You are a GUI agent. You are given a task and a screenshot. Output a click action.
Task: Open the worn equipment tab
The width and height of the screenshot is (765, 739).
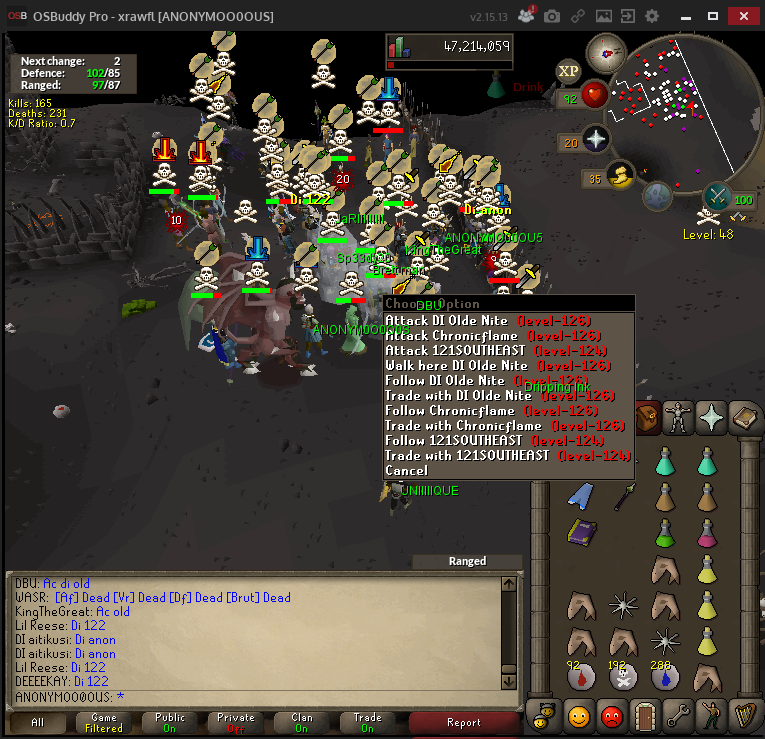(x=678, y=414)
